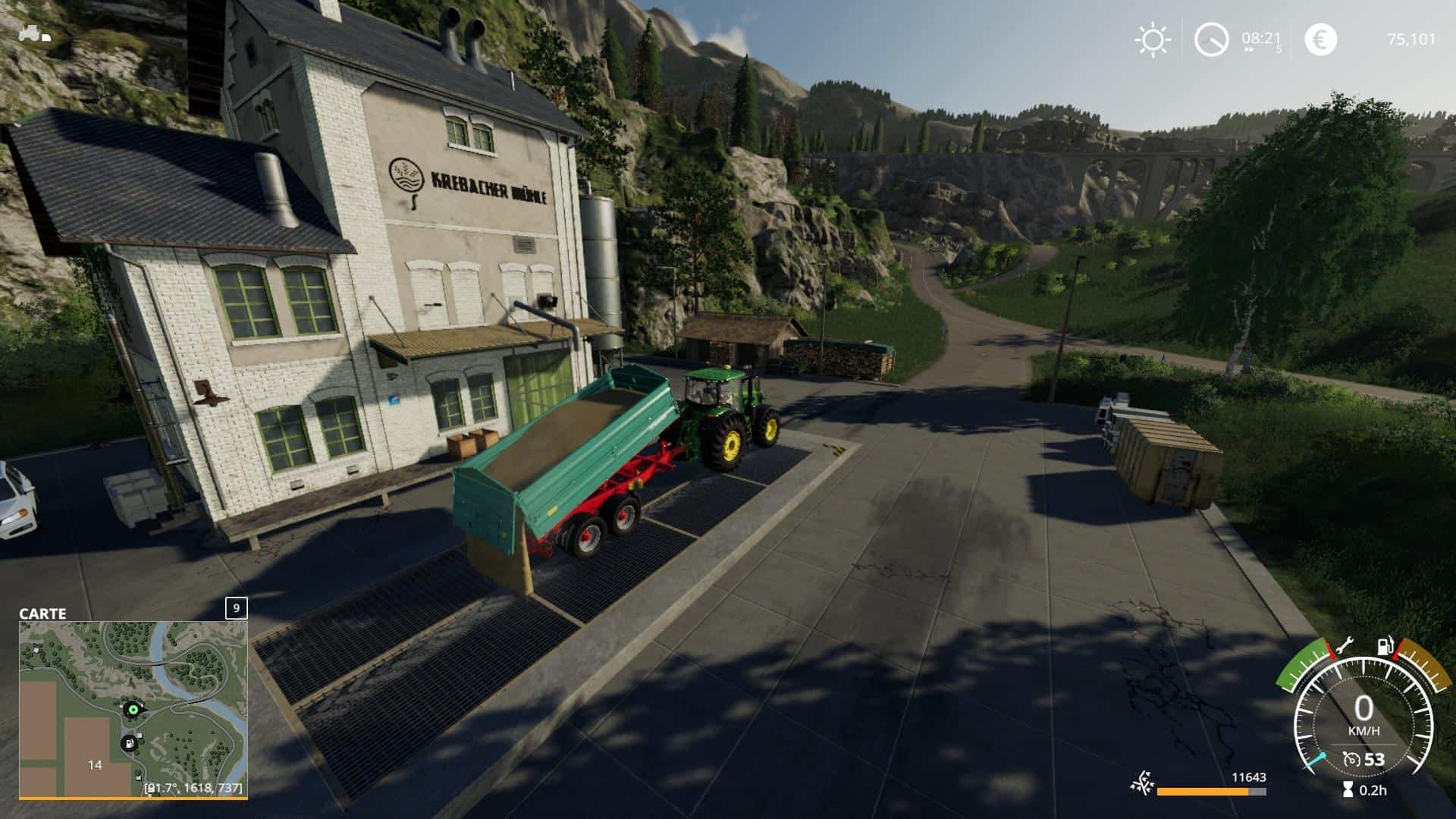Click the euro money icon

(x=1320, y=39)
